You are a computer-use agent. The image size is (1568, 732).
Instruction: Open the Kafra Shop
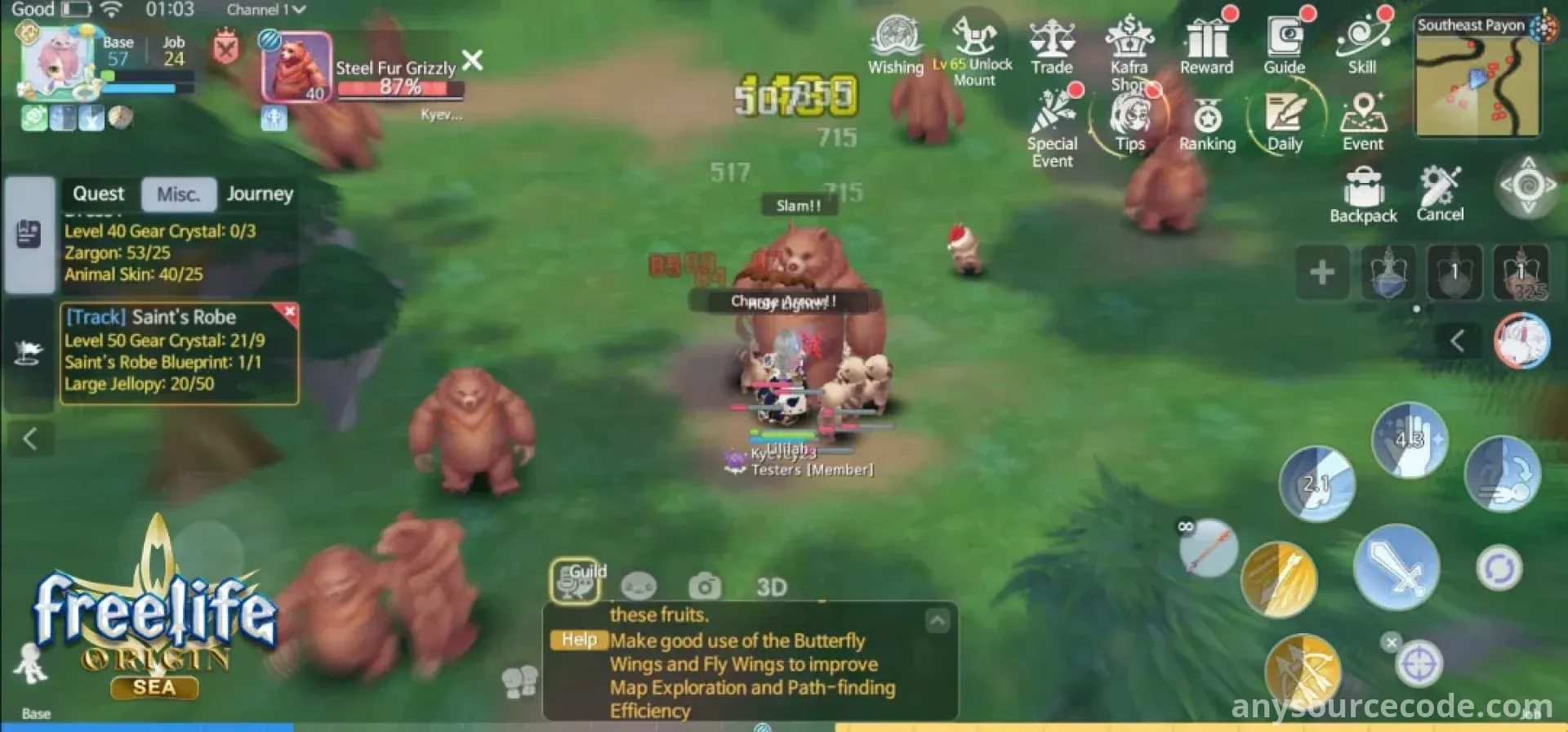point(1129,49)
